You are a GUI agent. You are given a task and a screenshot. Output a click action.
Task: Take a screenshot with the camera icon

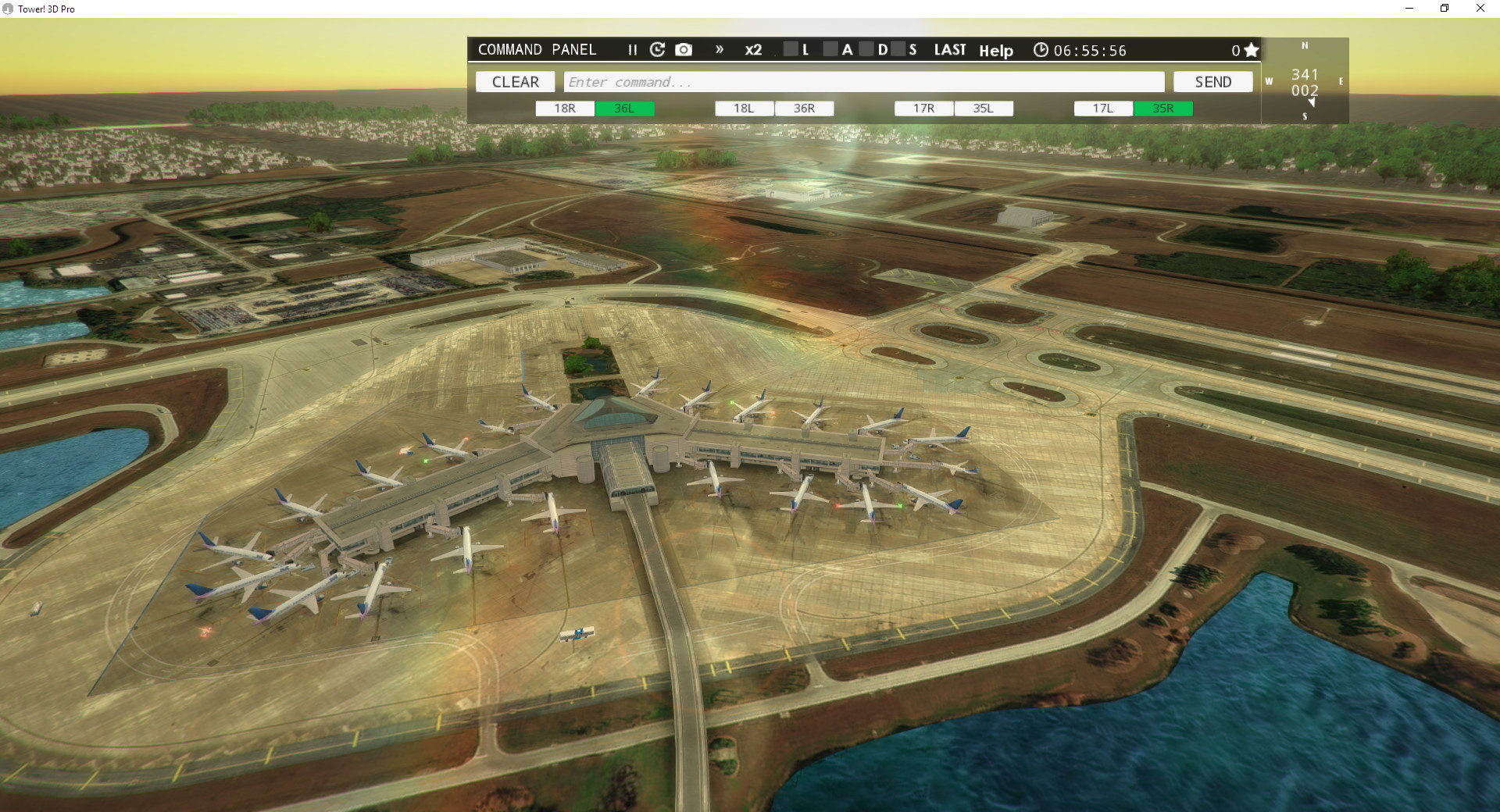(684, 49)
